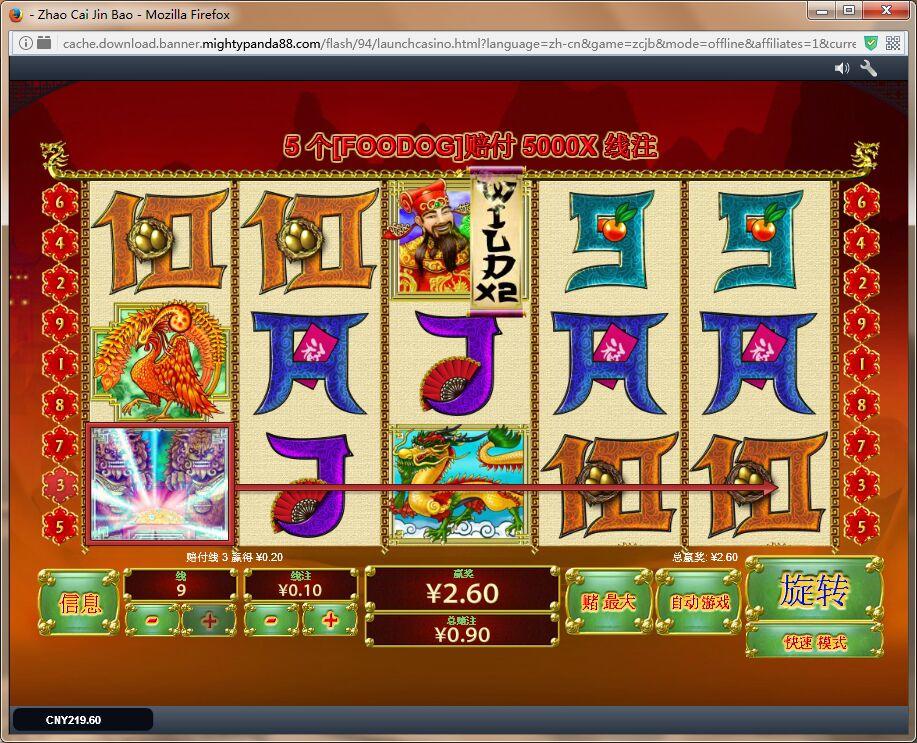The width and height of the screenshot is (917, 743).
Task: Close the Firefox window
Action: tap(884, 11)
